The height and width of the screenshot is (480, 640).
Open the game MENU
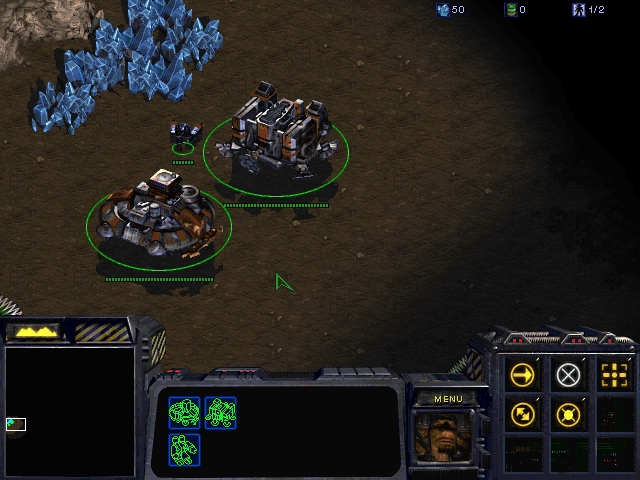448,399
